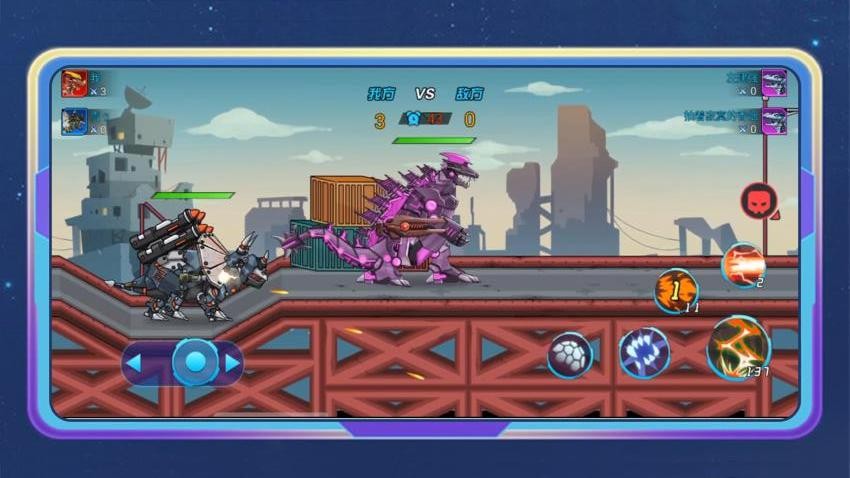Select the grey triceratops teammate portrait
The image size is (850, 478).
point(75,121)
